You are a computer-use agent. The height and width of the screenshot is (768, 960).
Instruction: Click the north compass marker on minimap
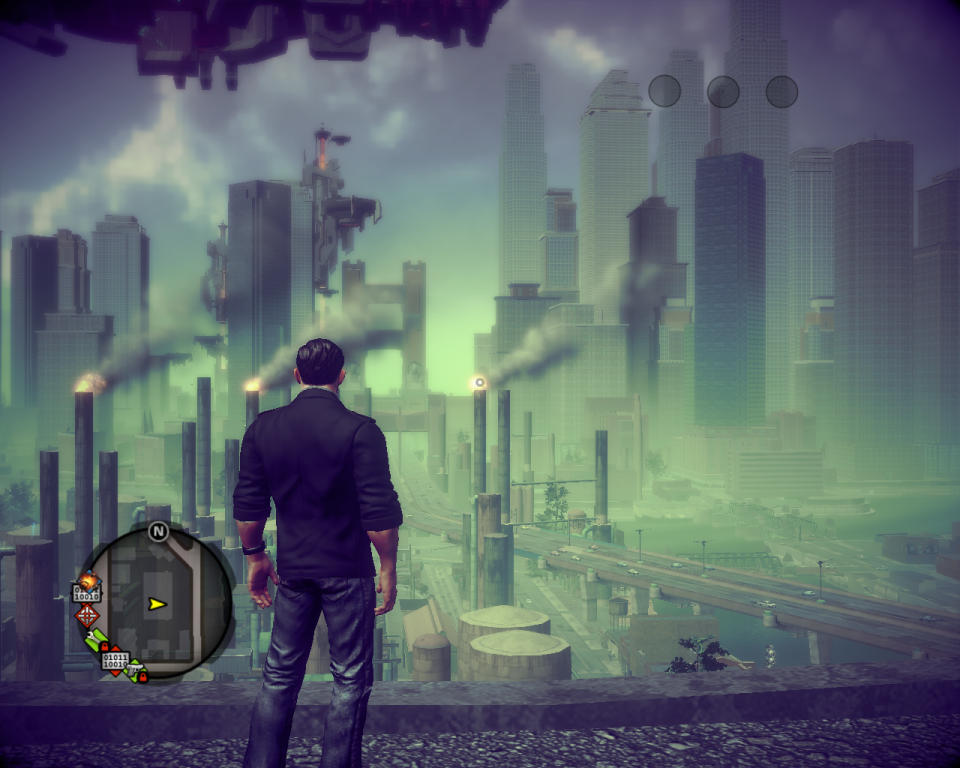[158, 531]
